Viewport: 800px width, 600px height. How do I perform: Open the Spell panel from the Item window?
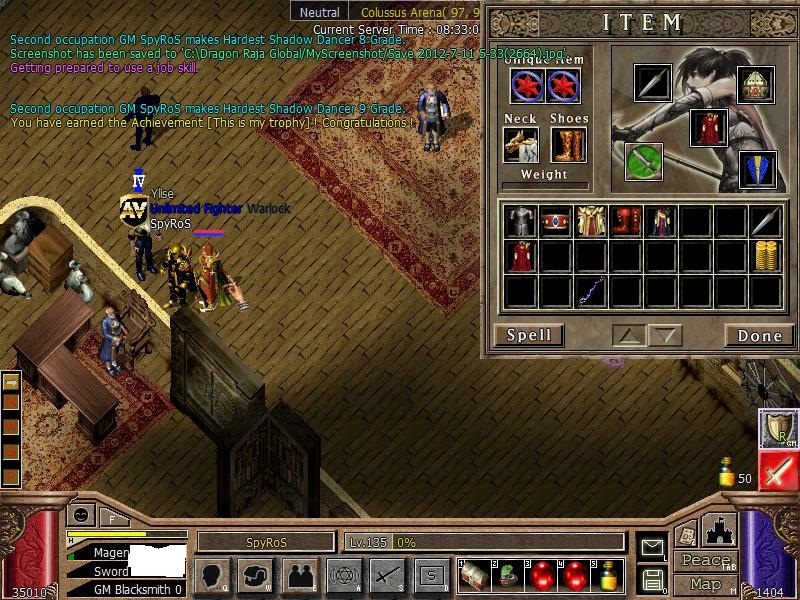(529, 335)
